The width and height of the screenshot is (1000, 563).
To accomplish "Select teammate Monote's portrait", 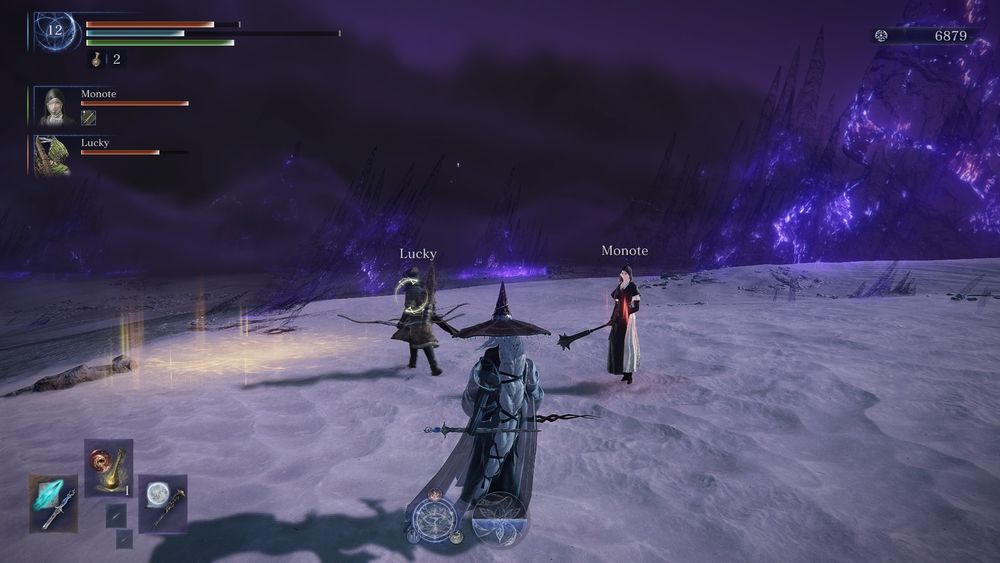I will [x=53, y=107].
